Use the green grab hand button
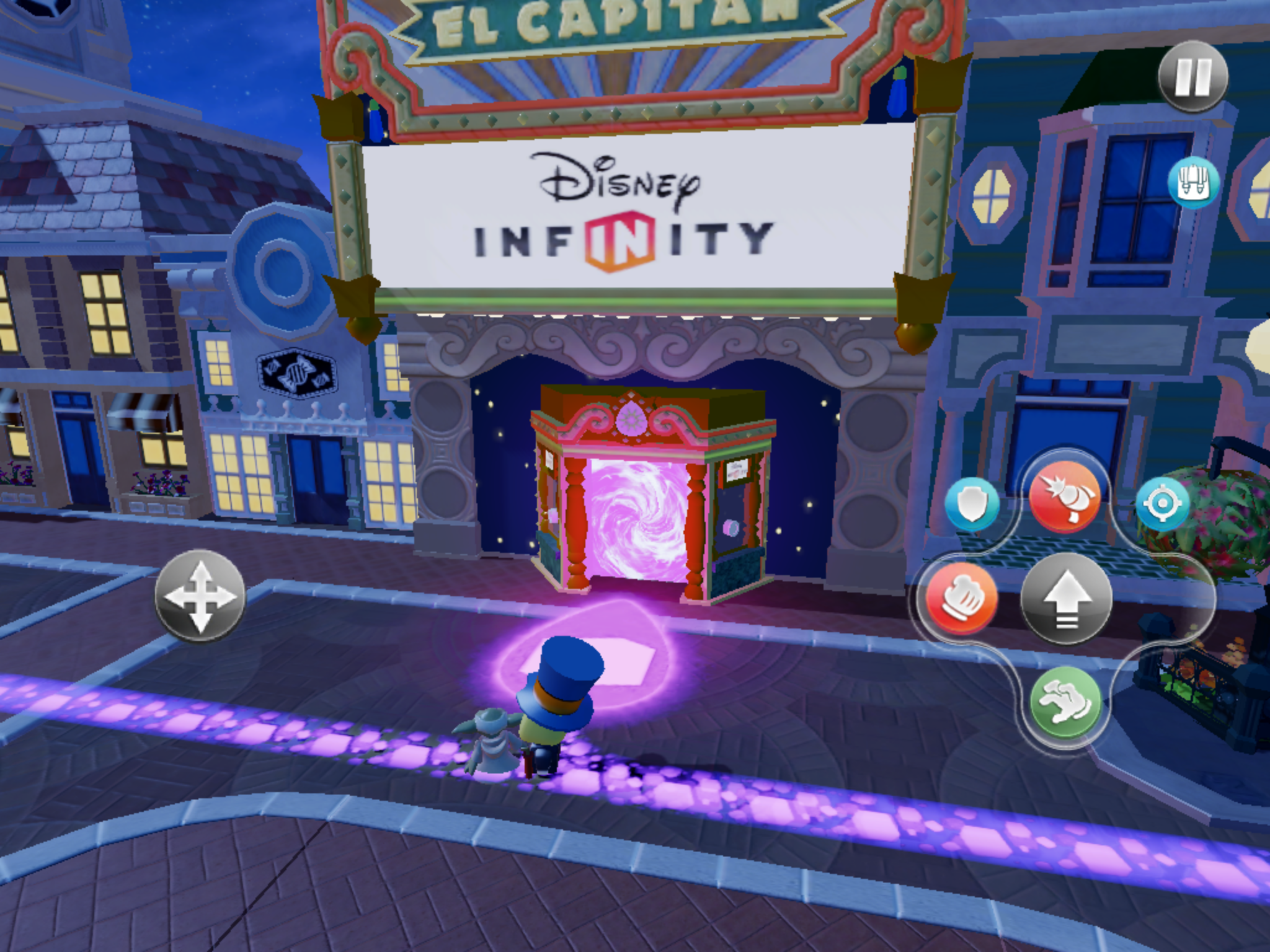 coord(1065,701)
